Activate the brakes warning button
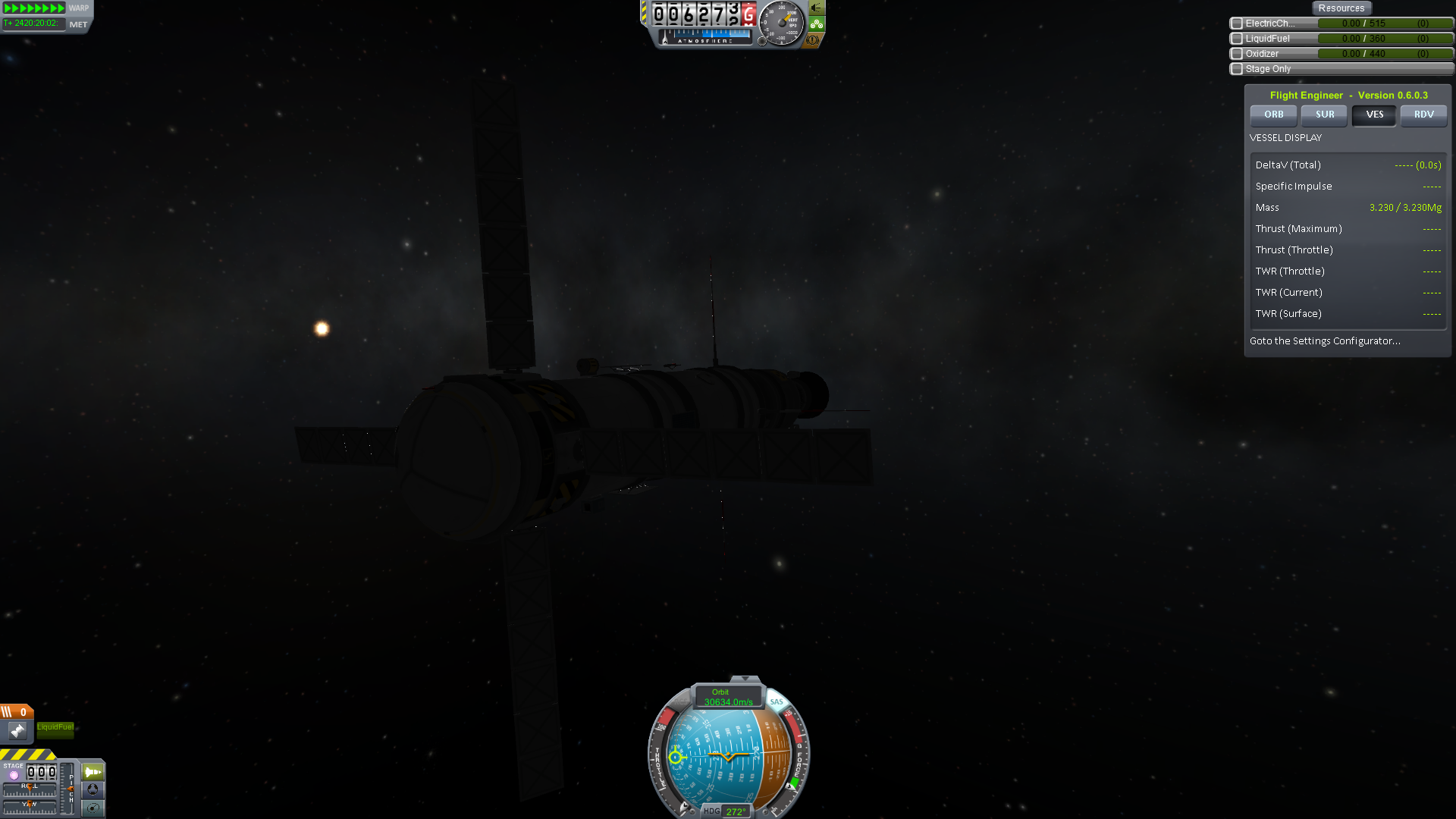Viewport: 1456px width, 819px height. coord(813,40)
